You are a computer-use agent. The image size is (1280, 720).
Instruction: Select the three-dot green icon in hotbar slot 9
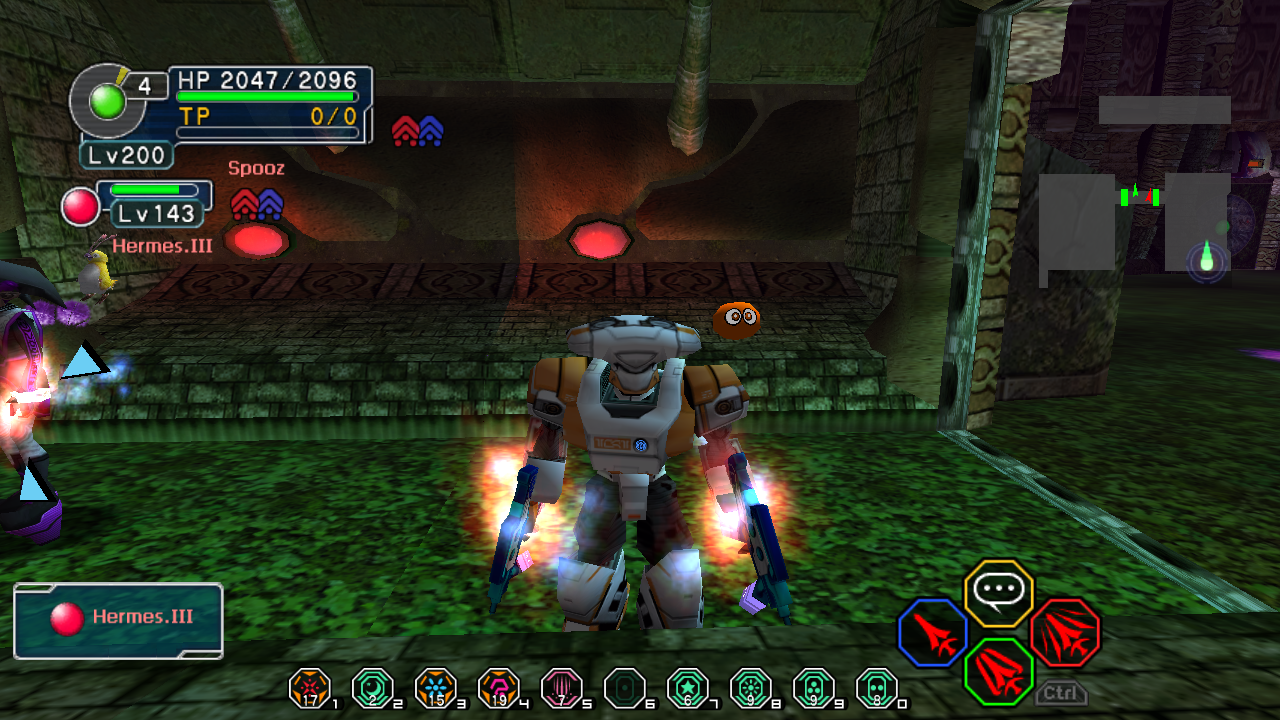pos(813,687)
